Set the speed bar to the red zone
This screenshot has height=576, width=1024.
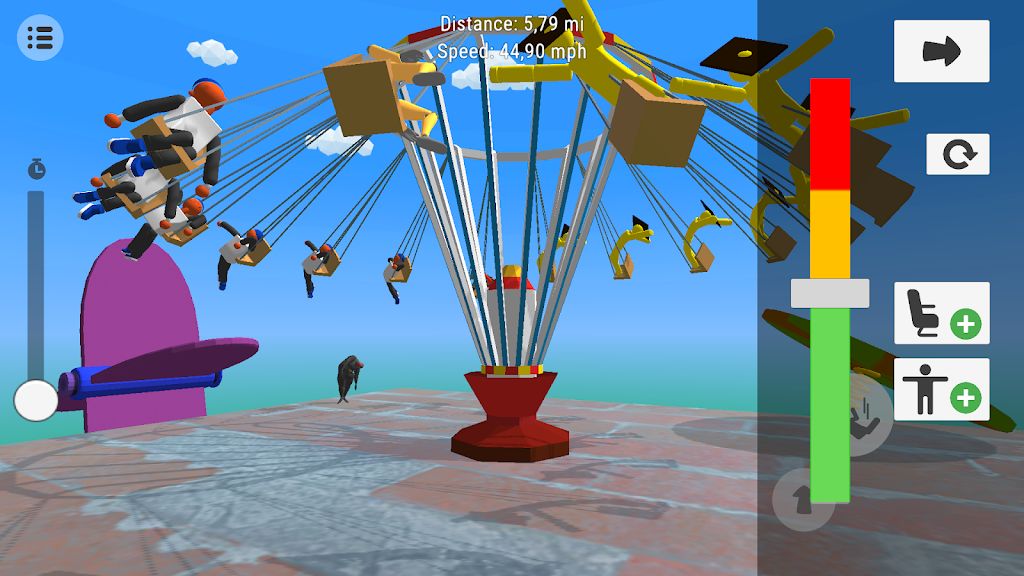pos(830,135)
